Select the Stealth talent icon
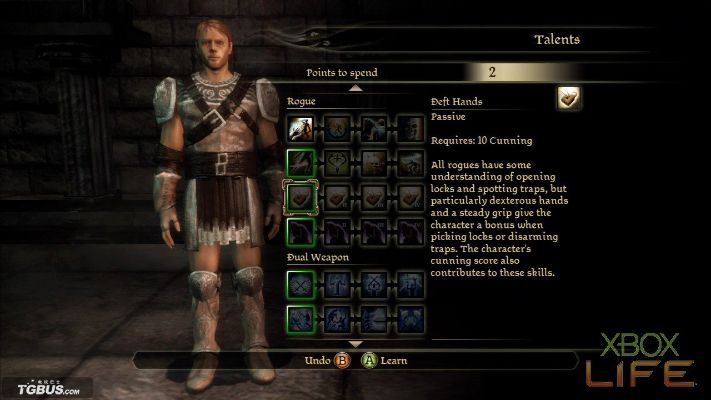 pyautogui.click(x=301, y=233)
